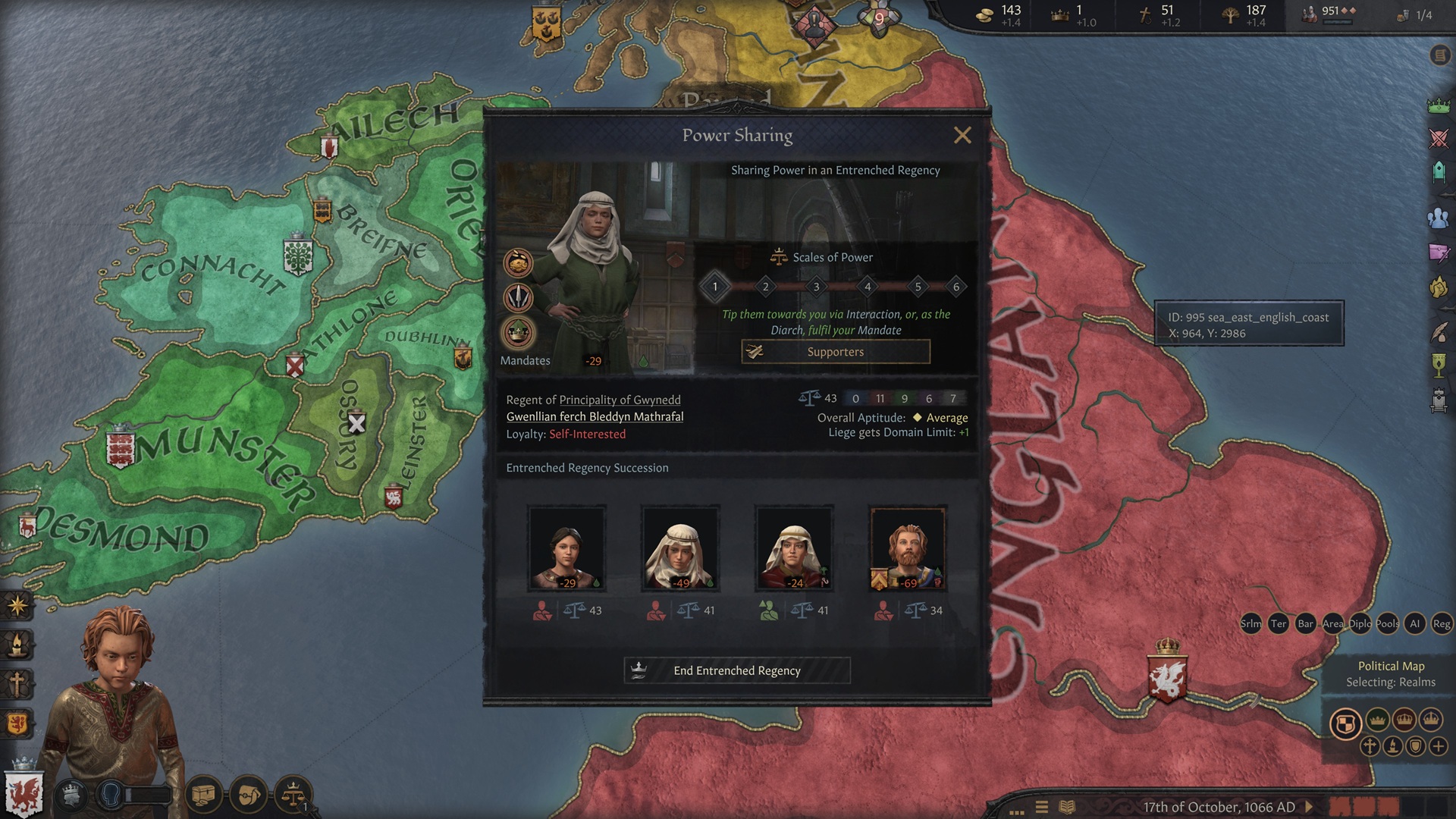Open the treasure chest inventory button

[x=203, y=795]
